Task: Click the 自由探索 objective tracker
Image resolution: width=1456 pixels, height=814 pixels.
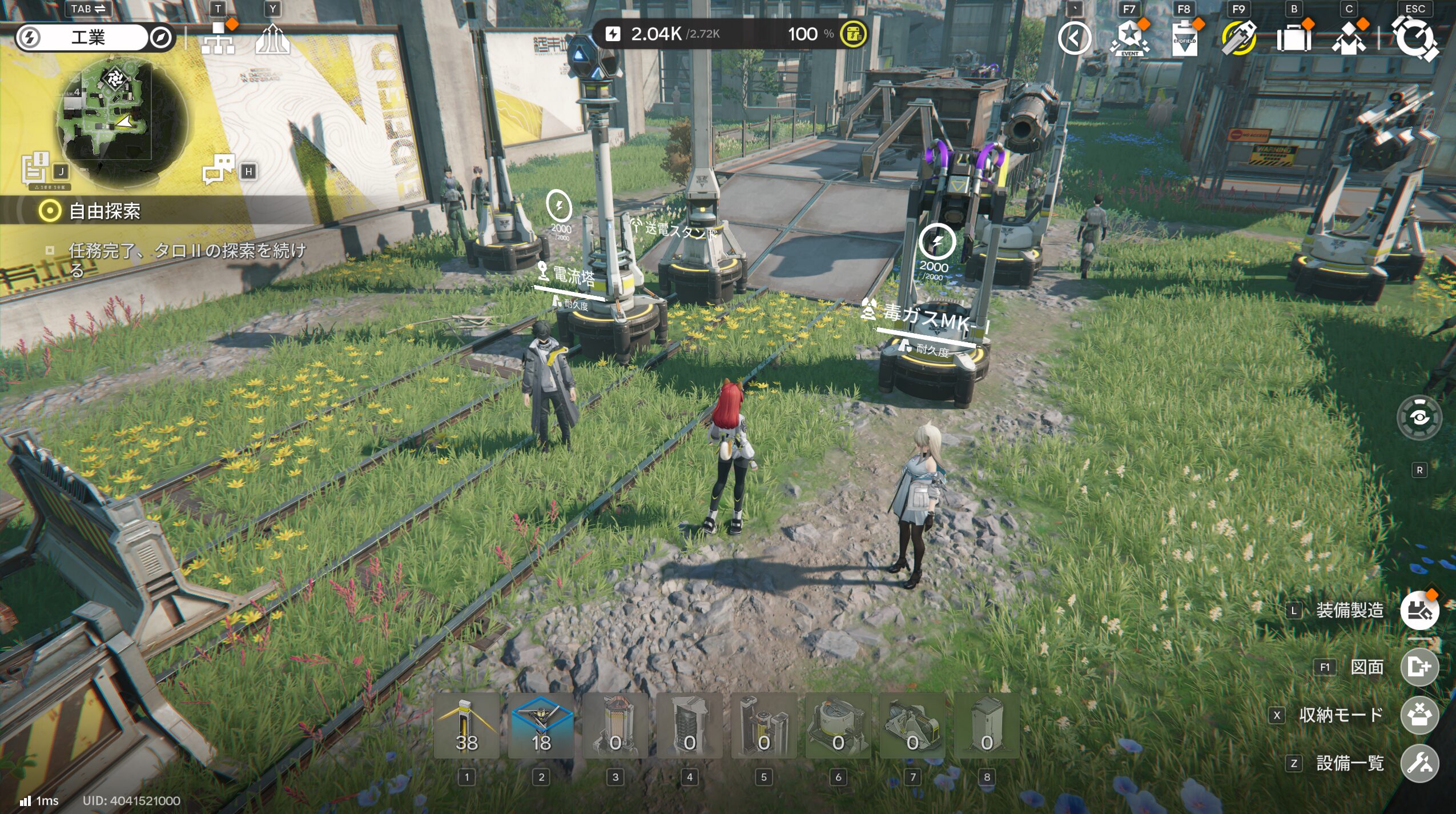Action: tap(104, 211)
